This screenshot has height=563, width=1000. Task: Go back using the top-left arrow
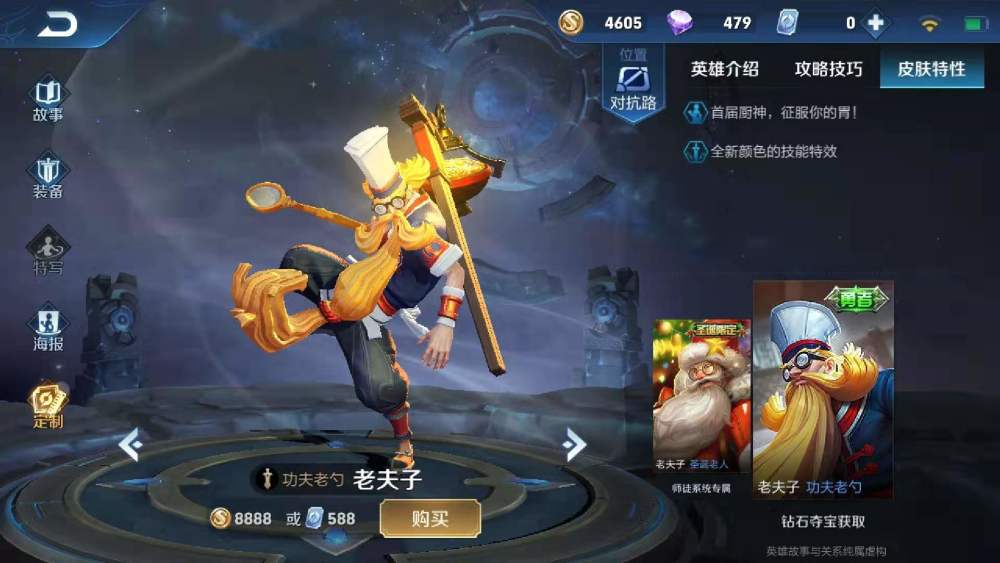click(x=57, y=24)
